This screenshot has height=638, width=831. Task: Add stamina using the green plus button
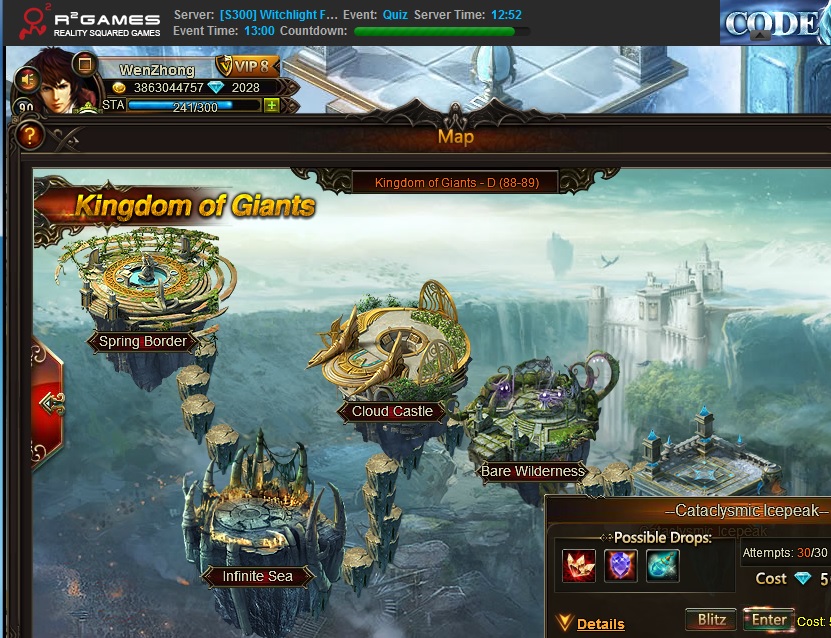click(x=271, y=105)
